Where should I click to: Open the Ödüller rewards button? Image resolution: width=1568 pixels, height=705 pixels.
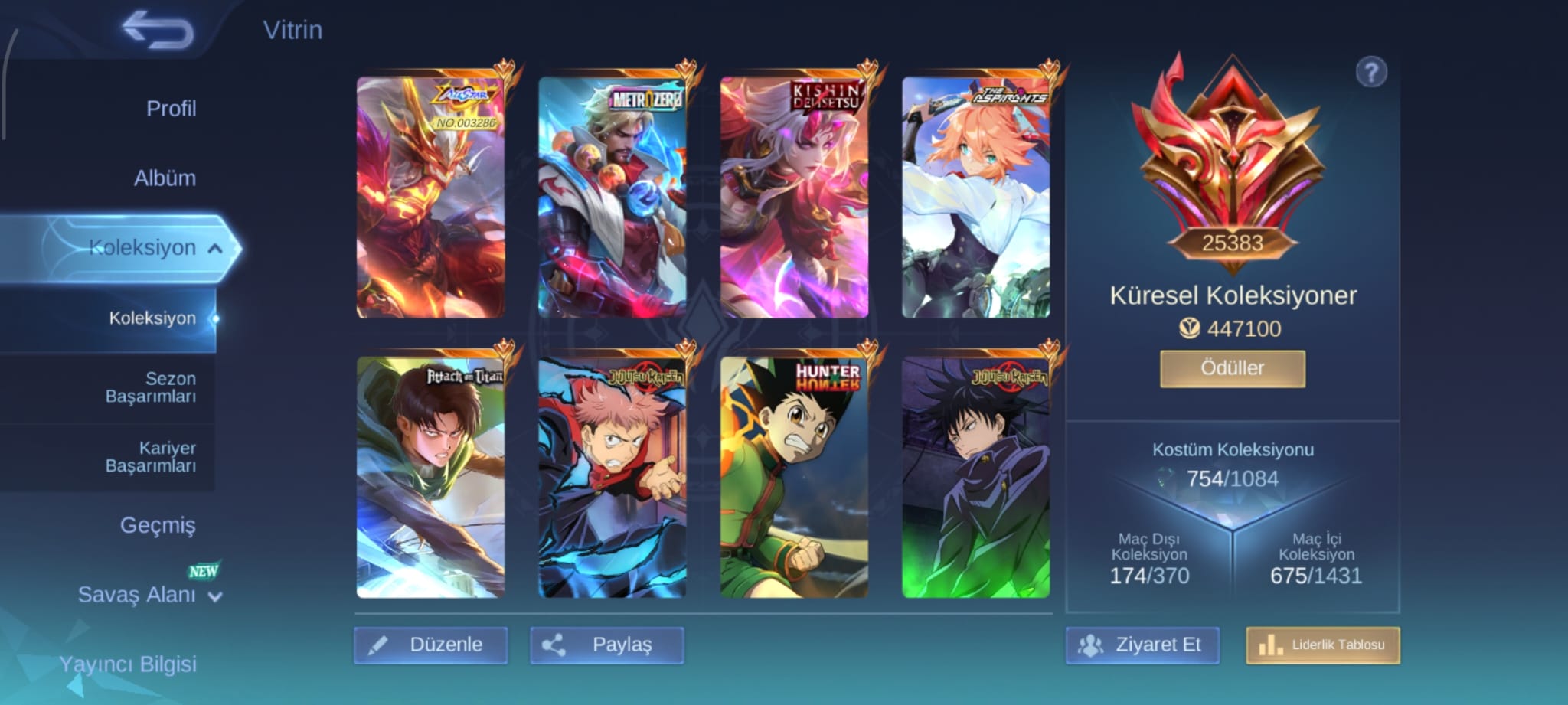[x=1232, y=368]
